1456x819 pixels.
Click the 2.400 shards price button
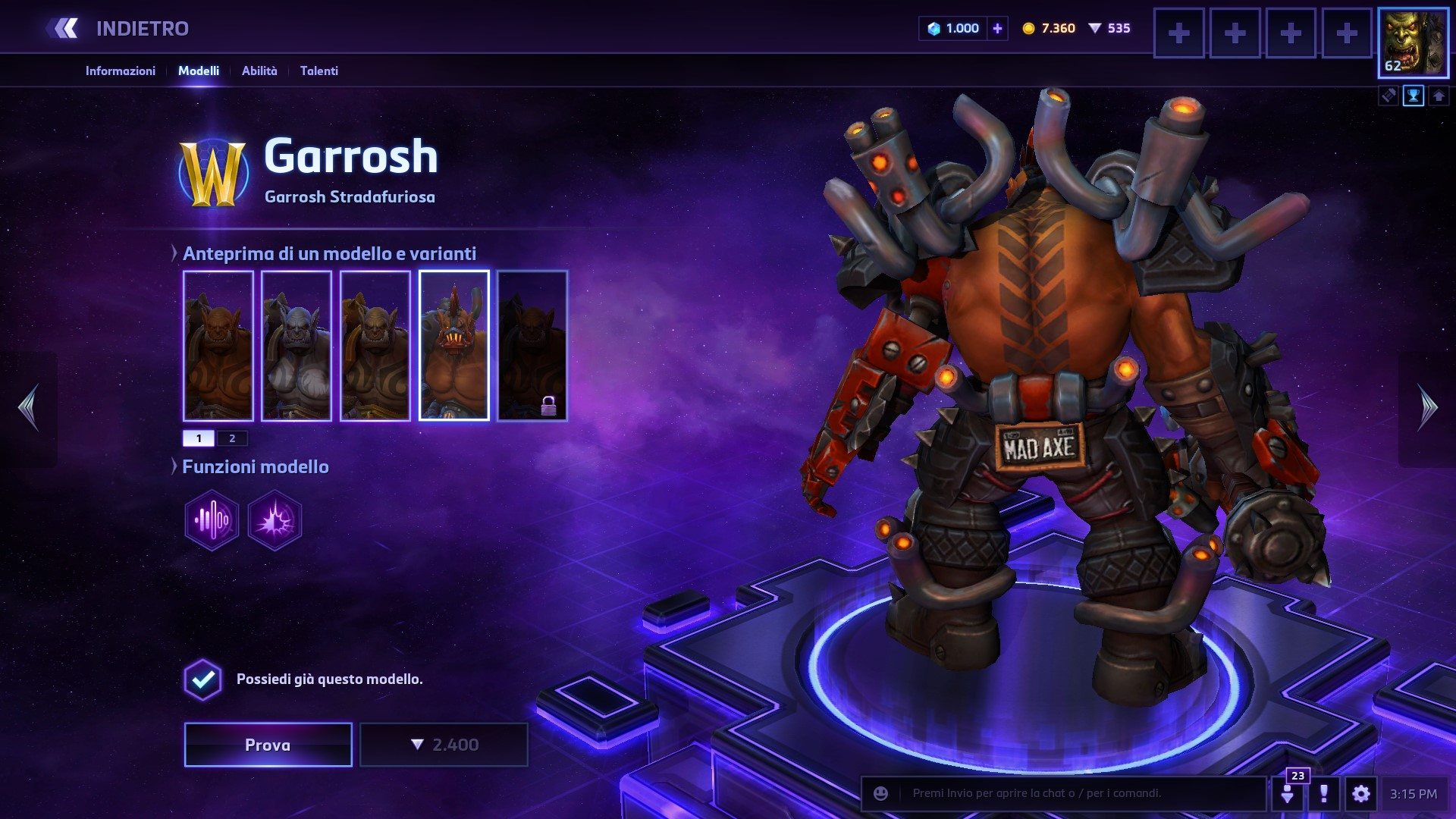coord(444,745)
